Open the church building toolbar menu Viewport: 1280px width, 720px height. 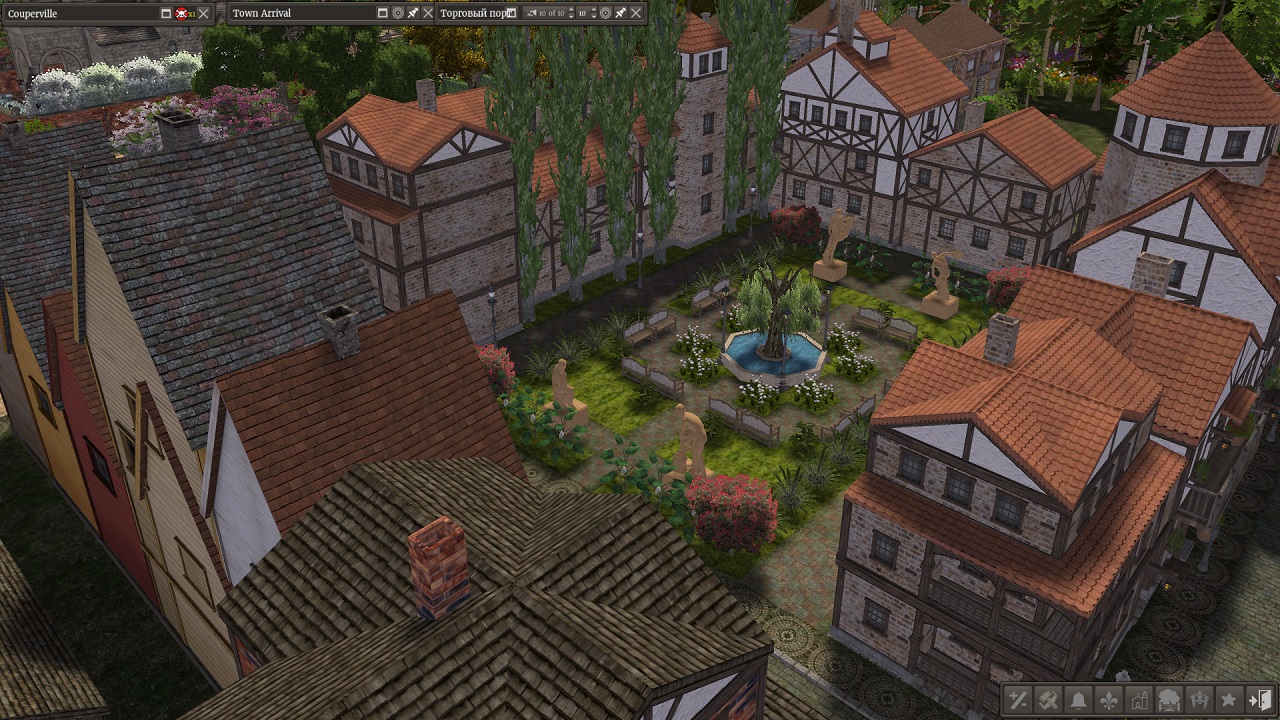pos(1138,699)
